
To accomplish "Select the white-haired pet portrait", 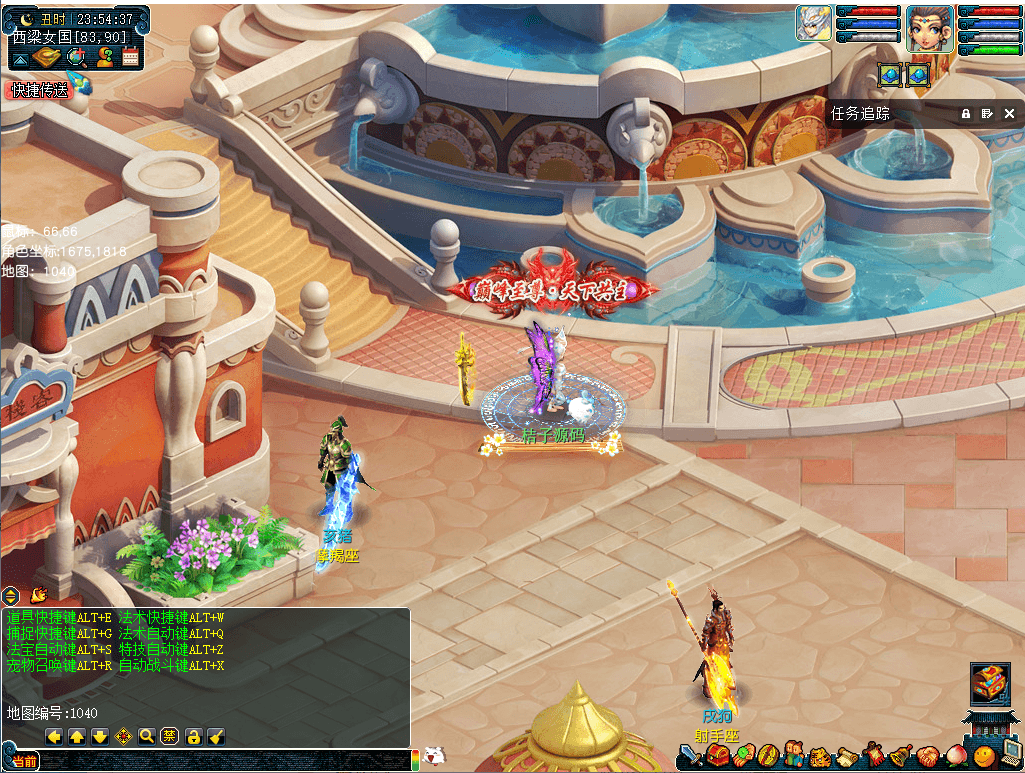I will (x=814, y=24).
